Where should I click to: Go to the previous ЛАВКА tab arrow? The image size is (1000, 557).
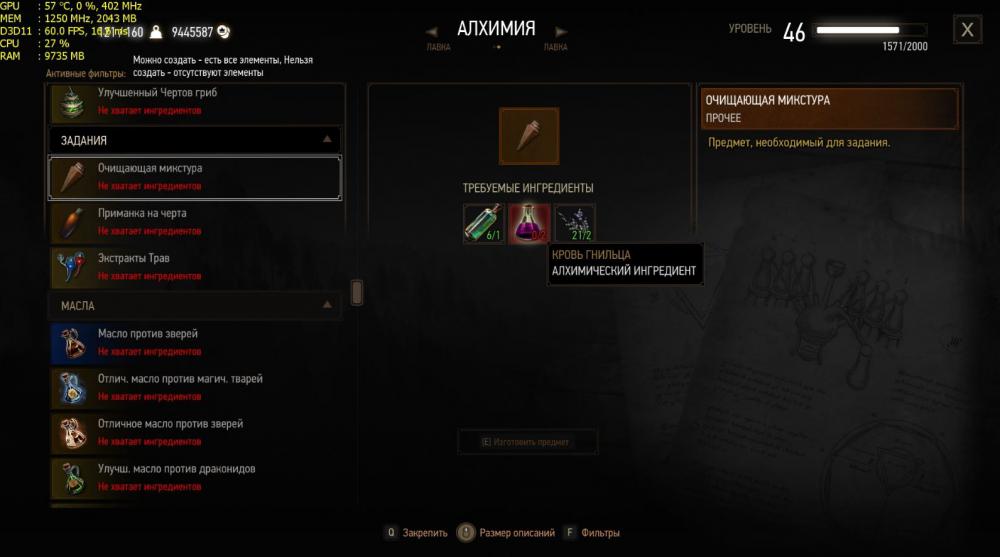tap(435, 31)
